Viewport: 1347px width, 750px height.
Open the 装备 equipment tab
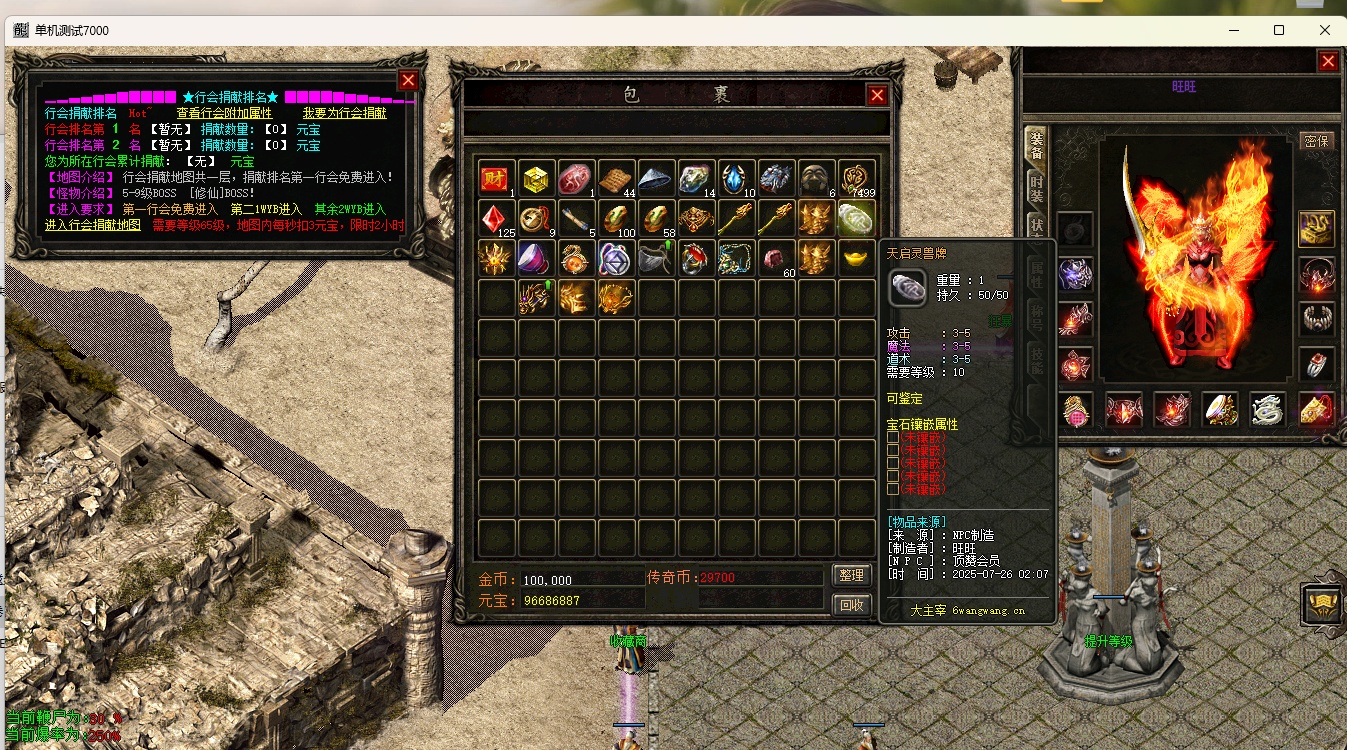[1037, 147]
